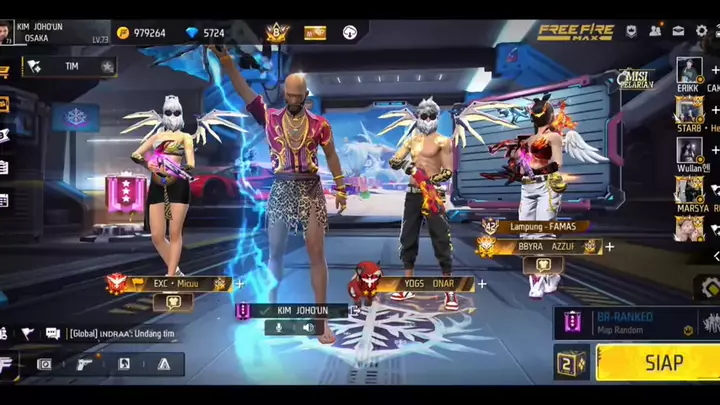Open the snowflake event icon
720x405 pixels.
76,117
